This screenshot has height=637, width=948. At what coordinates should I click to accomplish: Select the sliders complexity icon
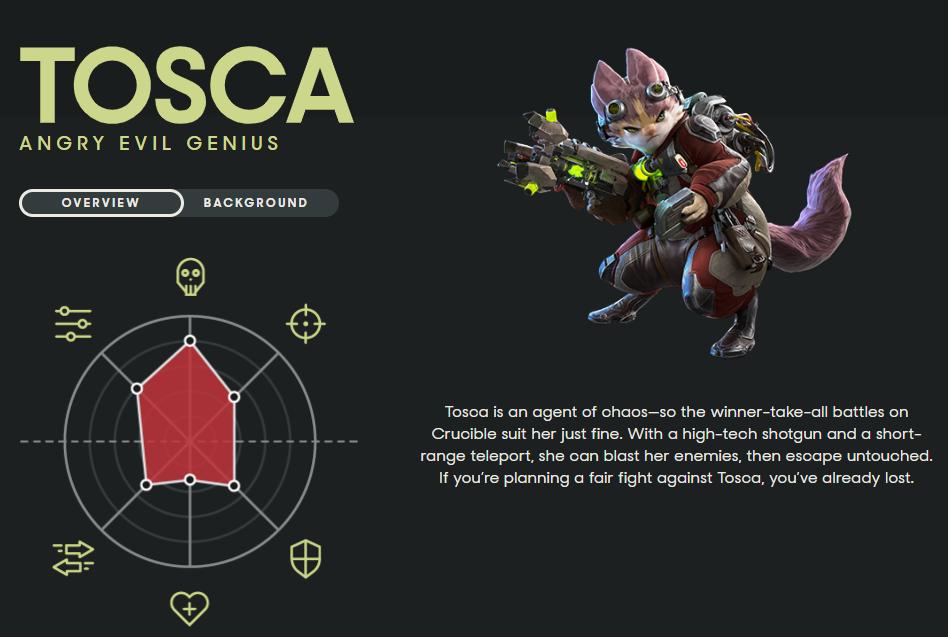[73, 324]
